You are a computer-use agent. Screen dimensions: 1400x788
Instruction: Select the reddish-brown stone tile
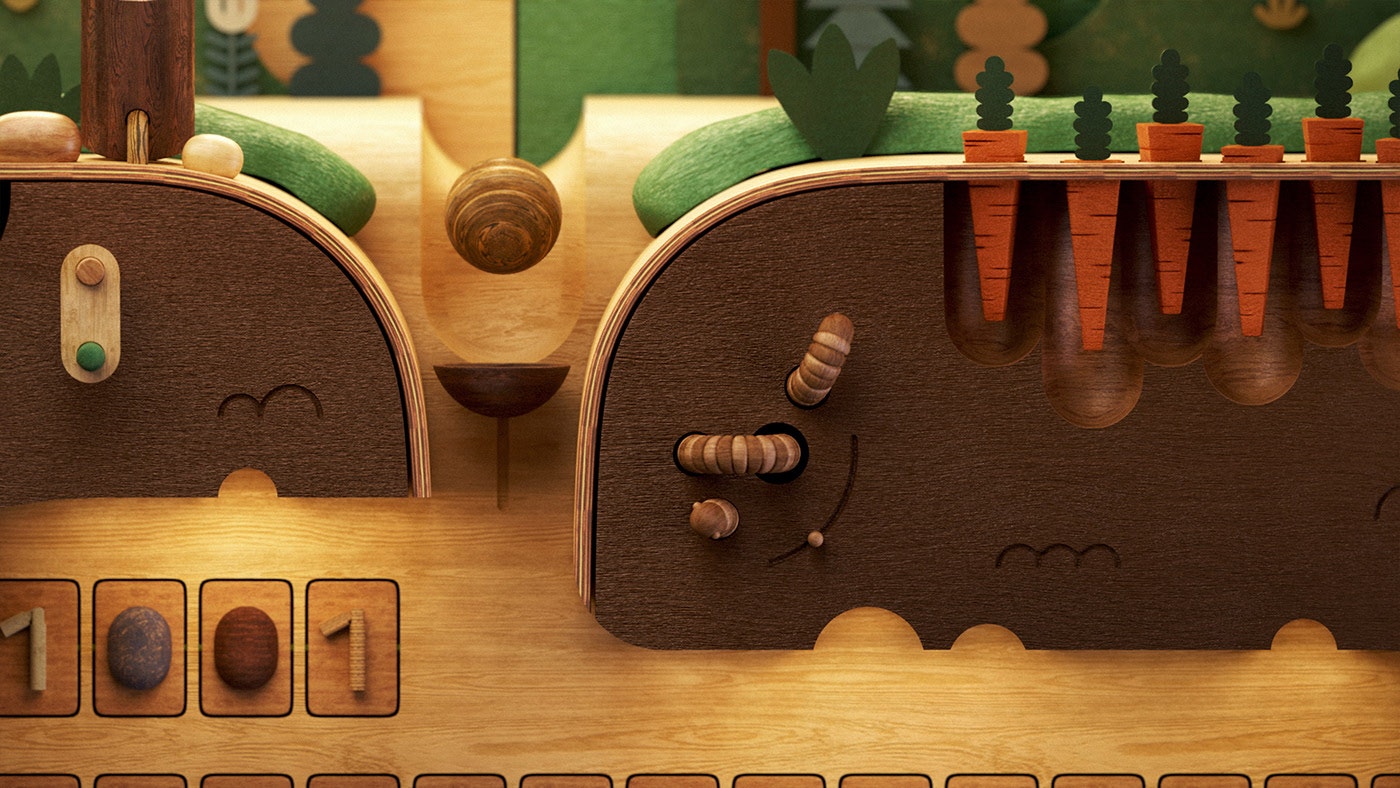(x=246, y=648)
